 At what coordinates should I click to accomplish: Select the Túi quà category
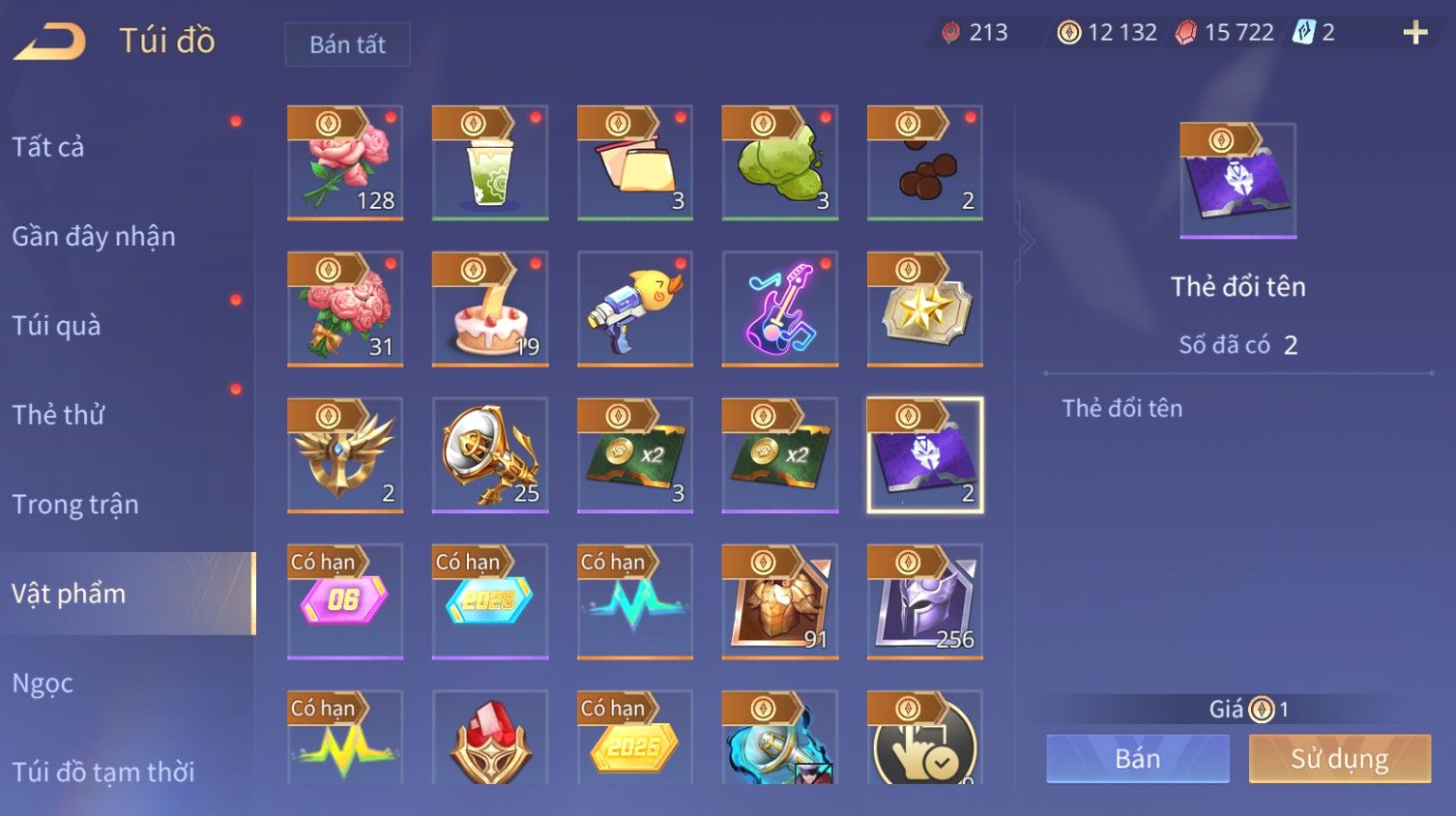(x=56, y=326)
